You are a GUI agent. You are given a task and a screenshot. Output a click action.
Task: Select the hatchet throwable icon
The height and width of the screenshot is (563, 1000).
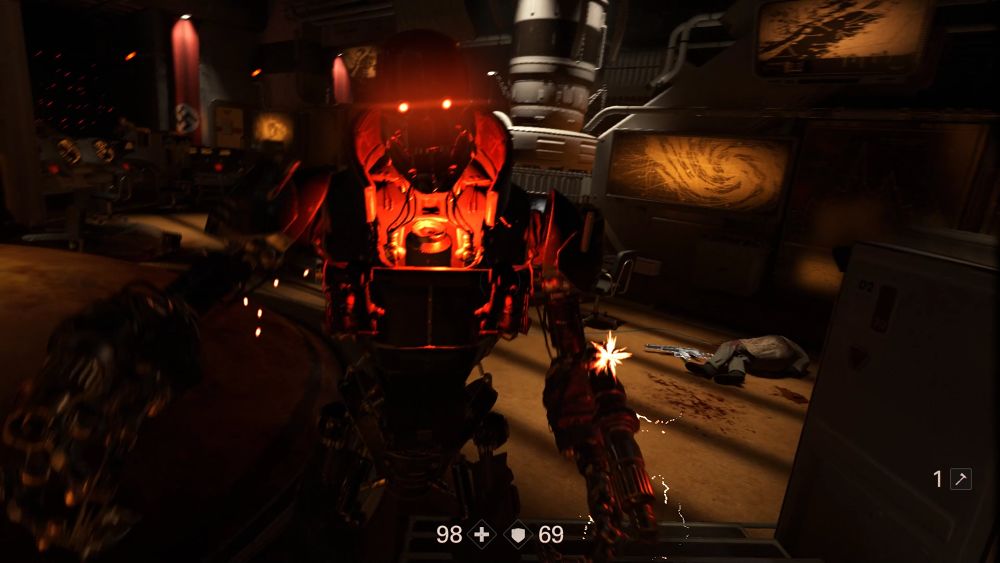960,479
